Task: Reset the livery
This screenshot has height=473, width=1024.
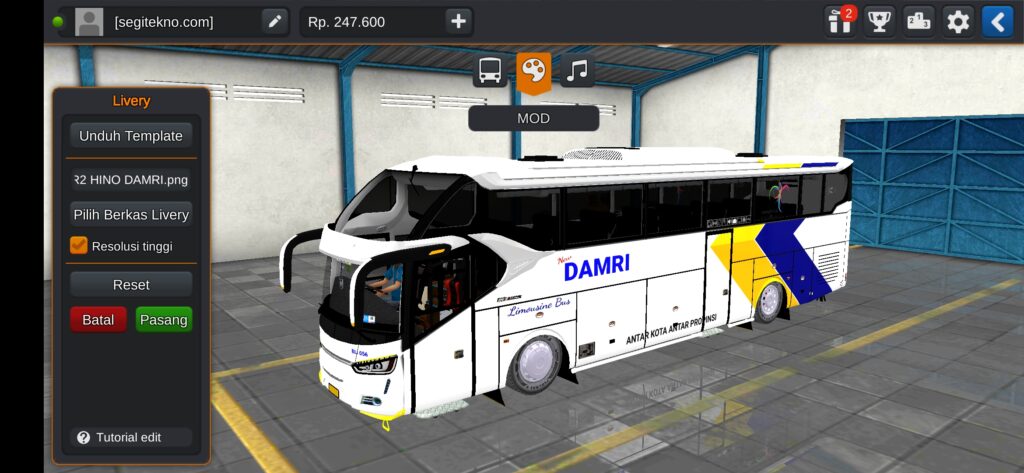Action: (x=131, y=285)
